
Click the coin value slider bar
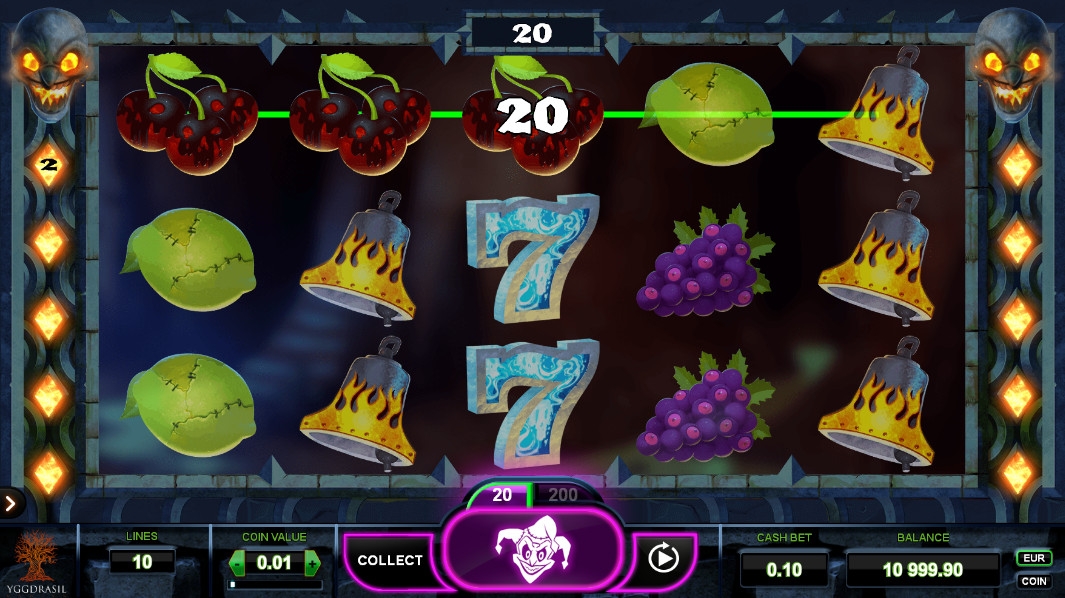274,584
